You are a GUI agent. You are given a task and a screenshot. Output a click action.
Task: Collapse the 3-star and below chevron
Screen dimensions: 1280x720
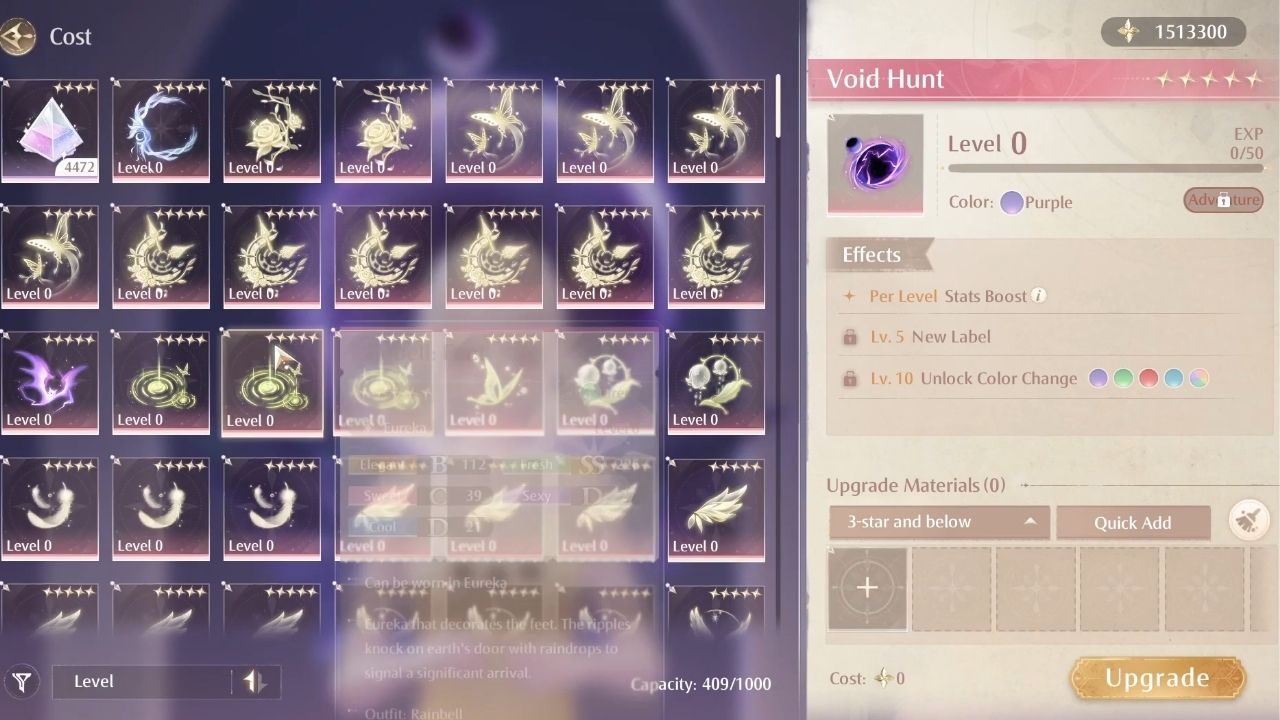coord(1030,521)
